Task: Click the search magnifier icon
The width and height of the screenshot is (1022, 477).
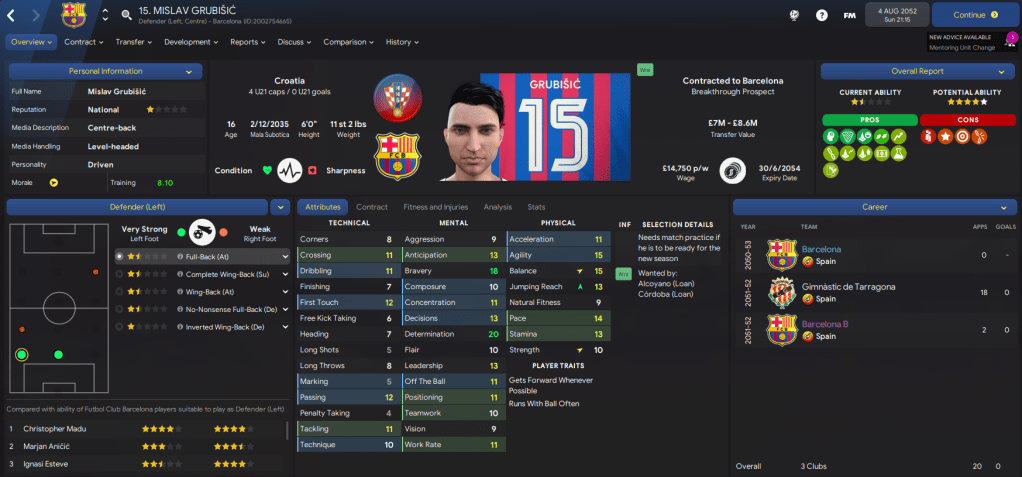Action: click(x=127, y=15)
